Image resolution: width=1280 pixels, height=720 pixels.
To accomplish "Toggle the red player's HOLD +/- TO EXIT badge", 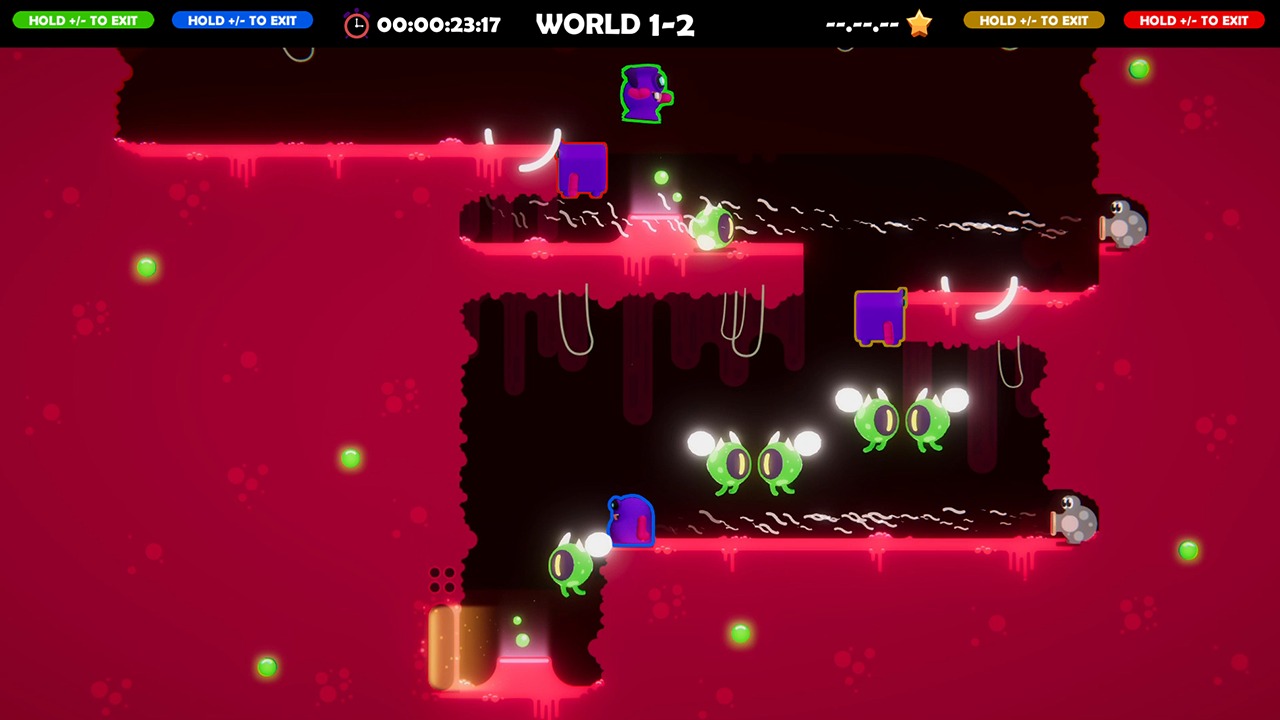I will pos(1193,20).
